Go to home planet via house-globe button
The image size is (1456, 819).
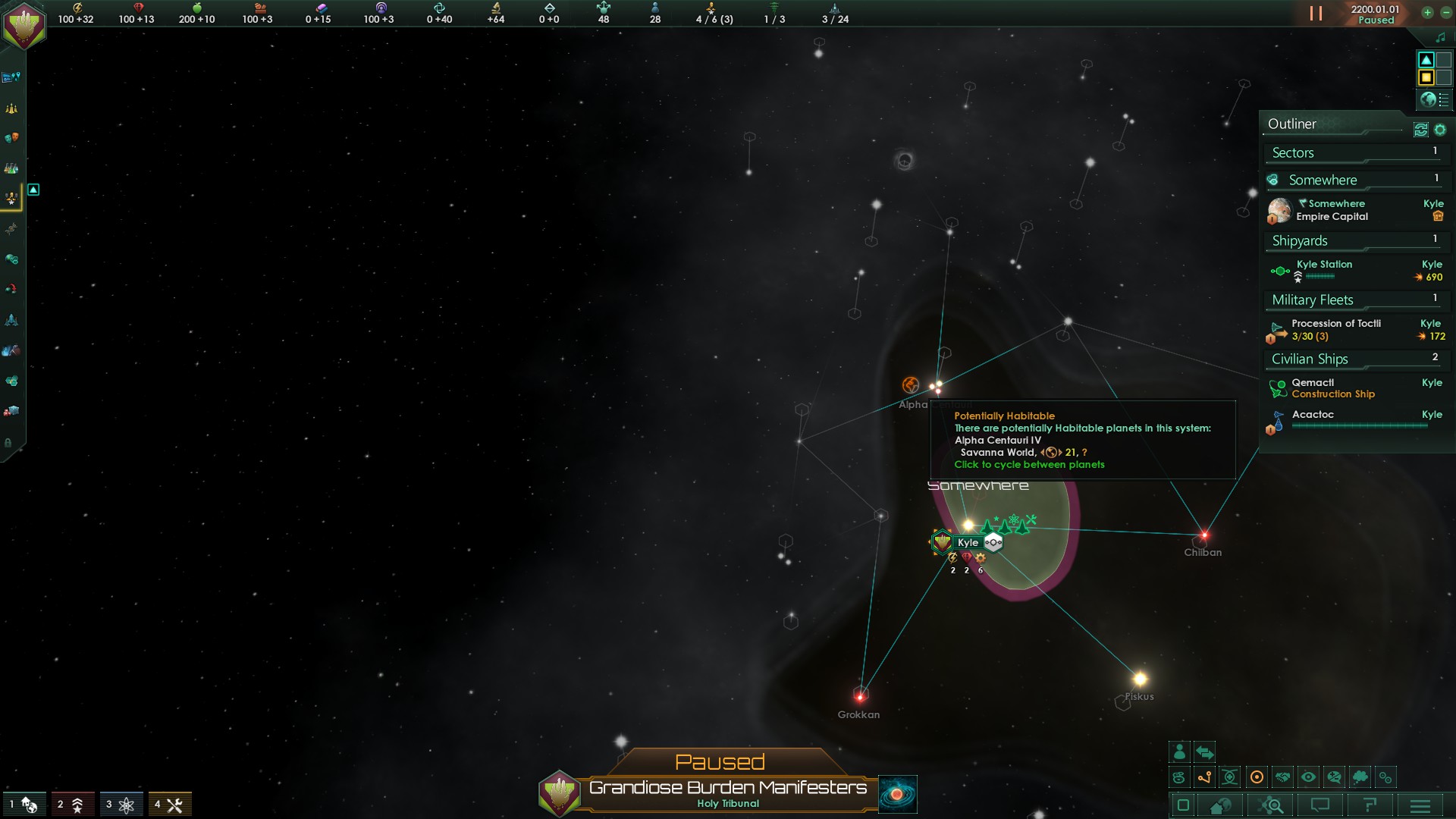(1221, 805)
